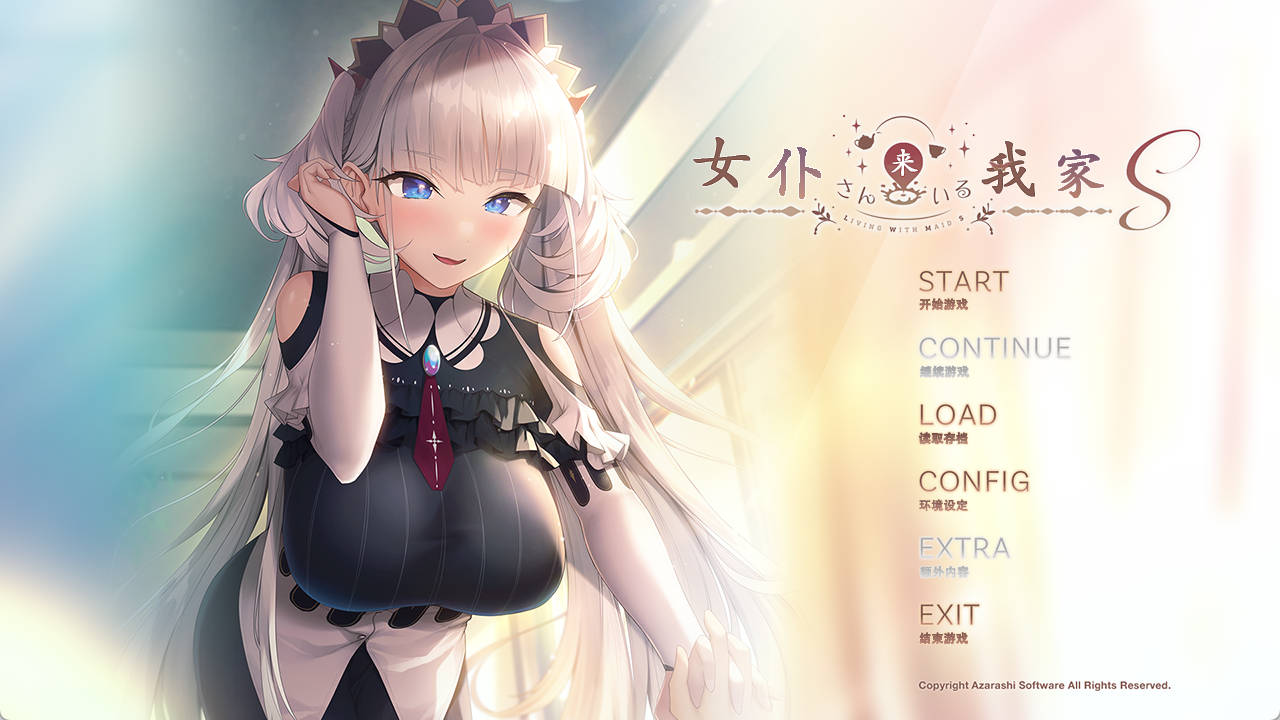1280x720 pixels.
Task: Click the teapot emblem in the game logo
Action: point(865,140)
